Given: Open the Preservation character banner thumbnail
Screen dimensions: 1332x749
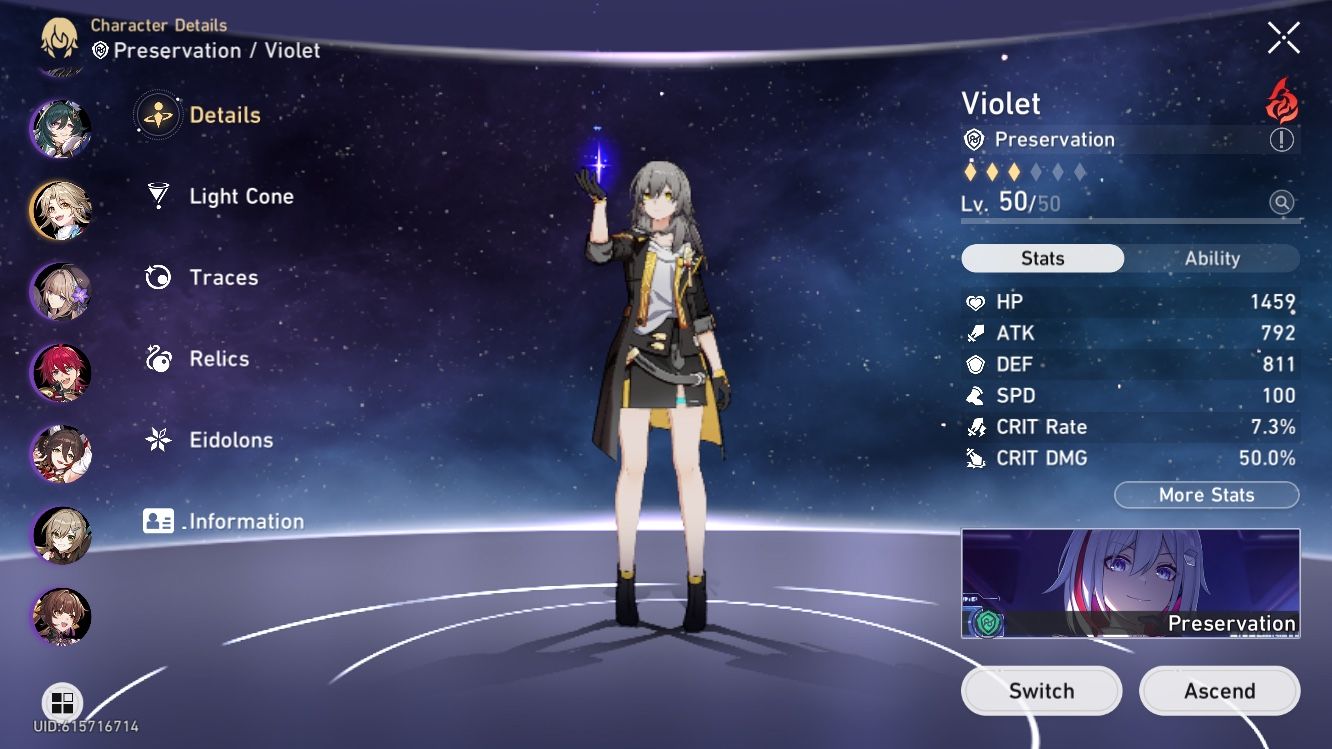Looking at the screenshot, I should pos(1130,582).
